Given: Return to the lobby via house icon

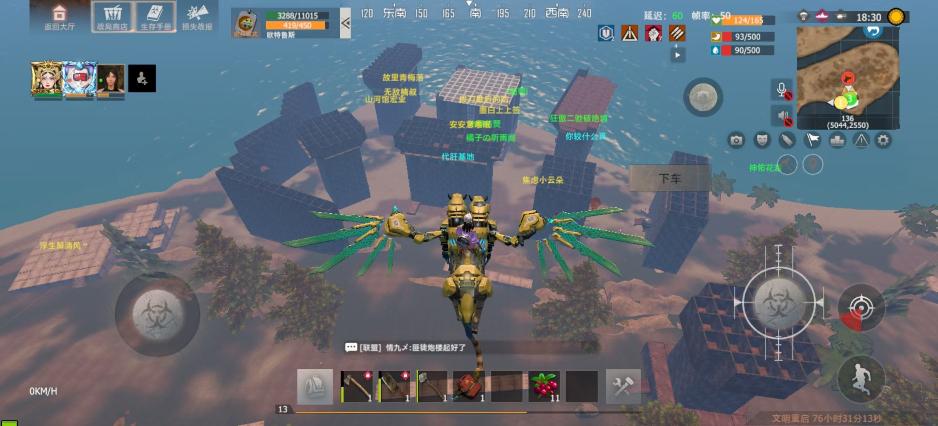Looking at the screenshot, I should 59,16.
